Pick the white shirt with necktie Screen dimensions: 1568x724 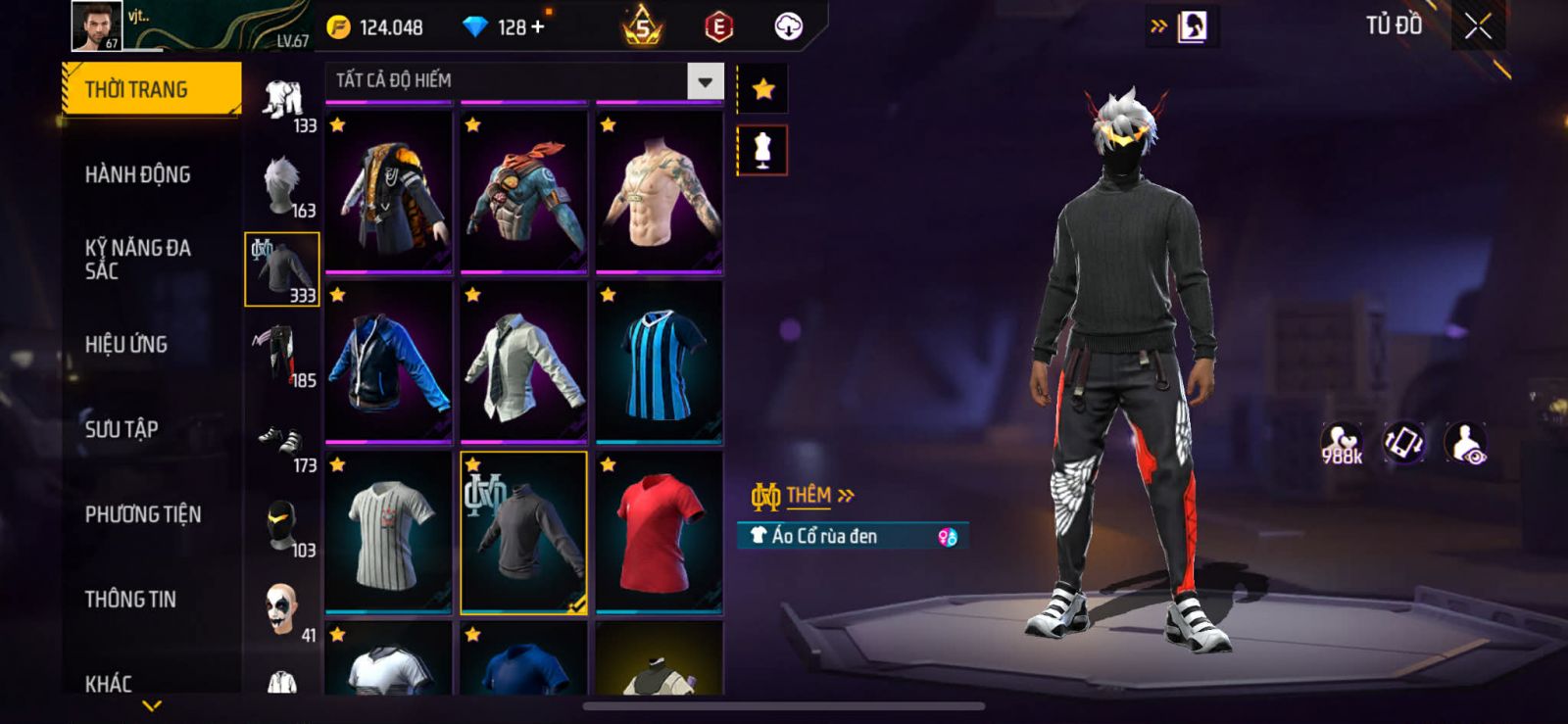click(x=523, y=362)
